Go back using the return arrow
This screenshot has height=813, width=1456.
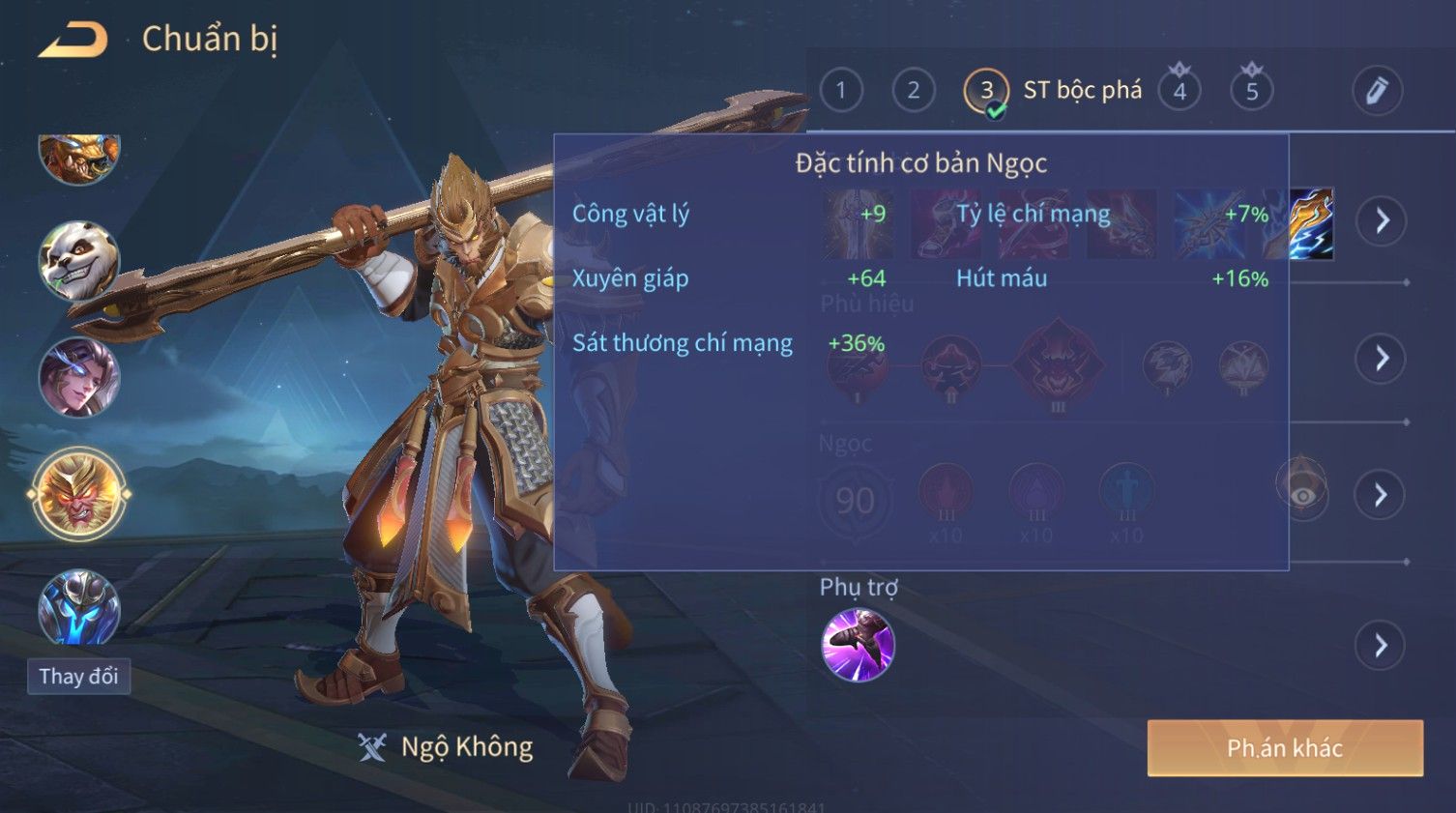coord(73,40)
